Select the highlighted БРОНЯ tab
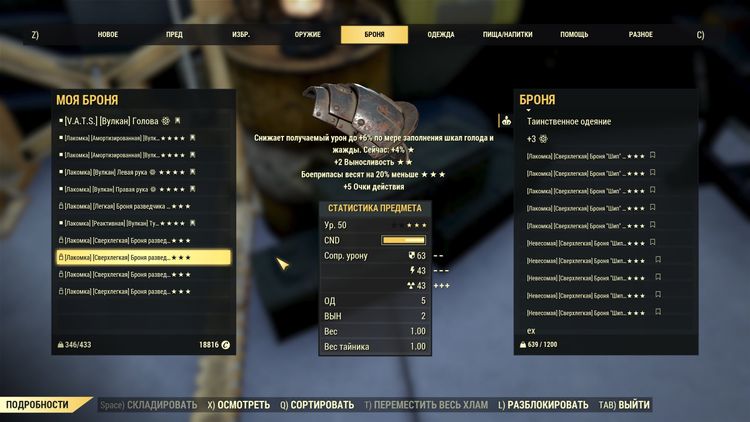 pyautogui.click(x=374, y=35)
